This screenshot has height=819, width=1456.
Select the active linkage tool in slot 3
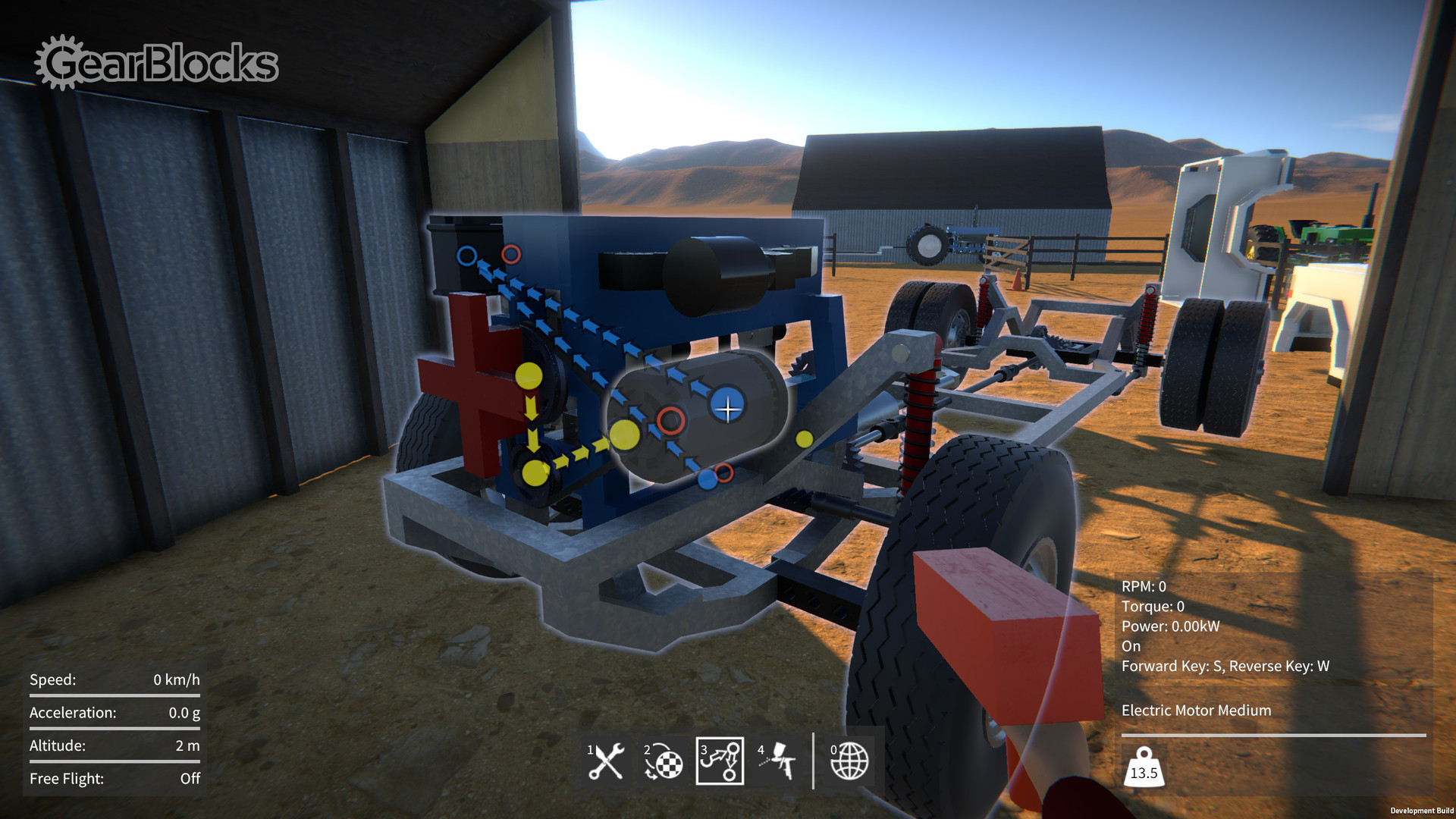[718, 762]
